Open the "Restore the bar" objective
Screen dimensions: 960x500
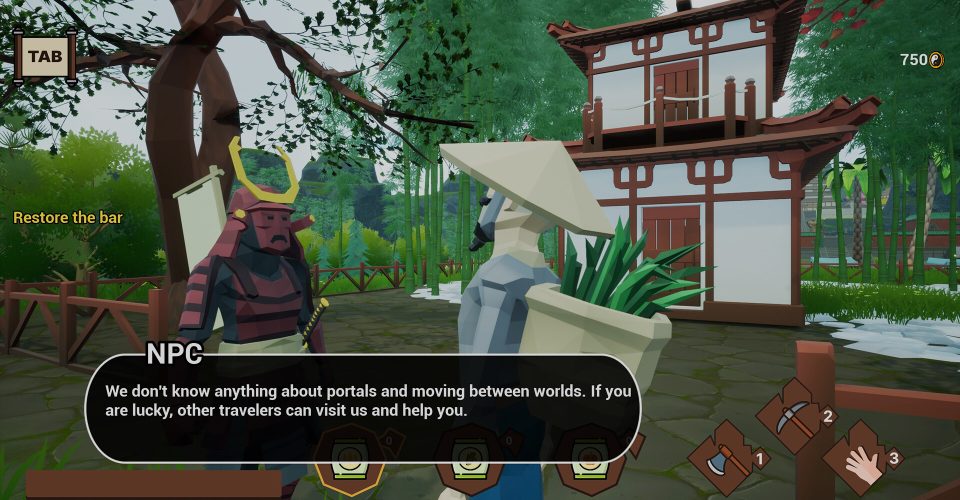pyautogui.click(x=68, y=217)
